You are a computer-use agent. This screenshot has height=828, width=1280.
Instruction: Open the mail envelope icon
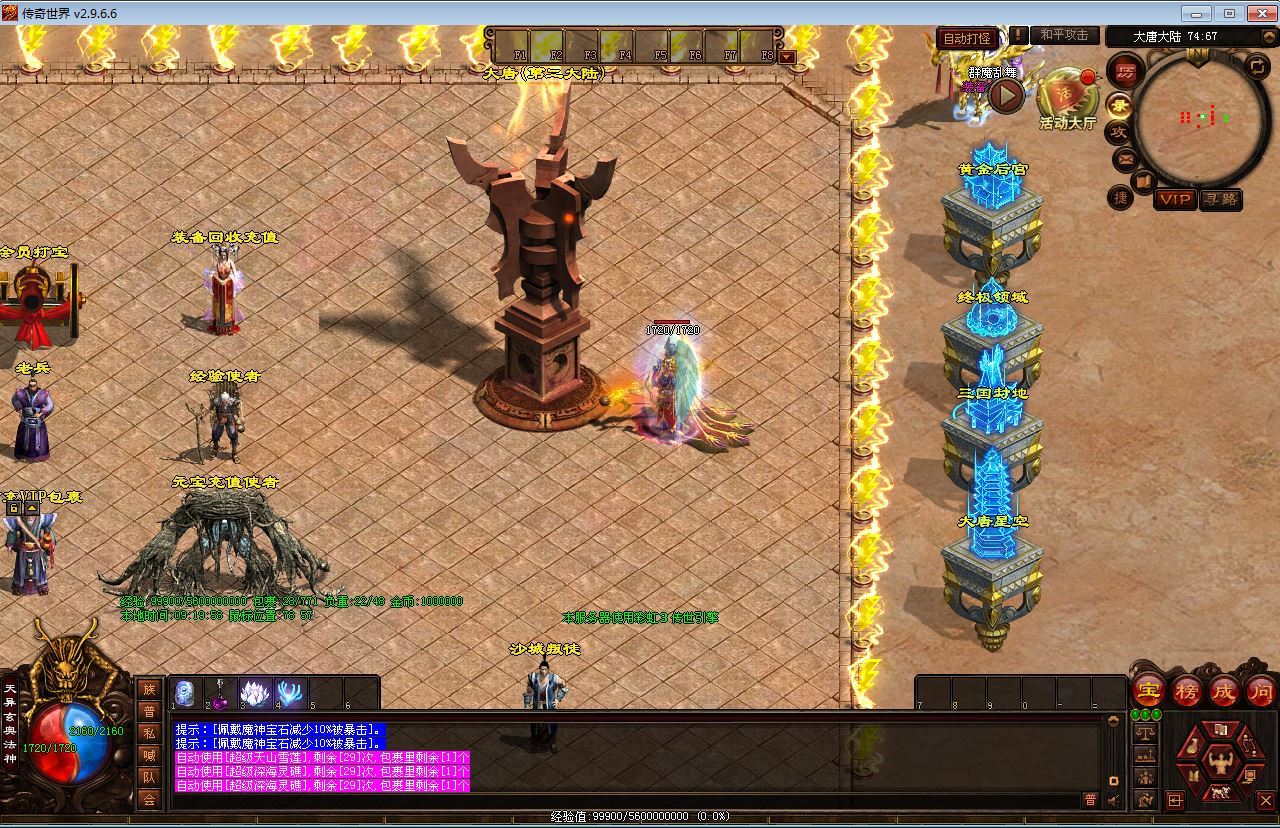[x=1124, y=159]
